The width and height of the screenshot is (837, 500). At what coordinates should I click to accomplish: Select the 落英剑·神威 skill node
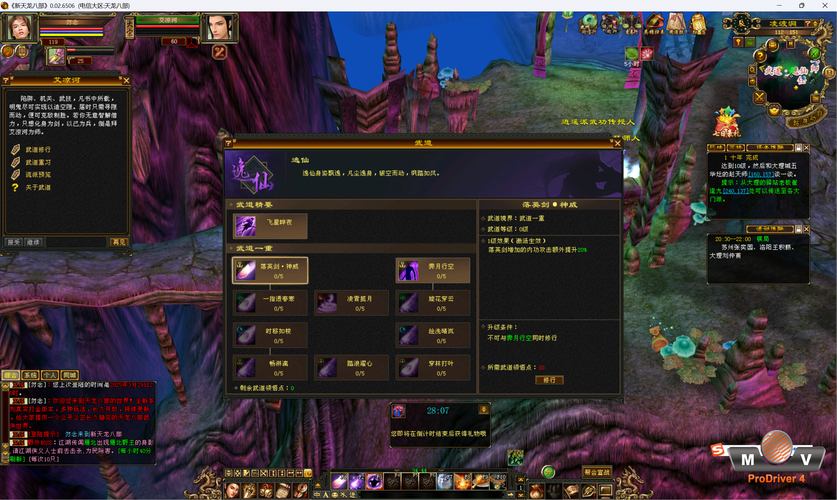[270, 270]
